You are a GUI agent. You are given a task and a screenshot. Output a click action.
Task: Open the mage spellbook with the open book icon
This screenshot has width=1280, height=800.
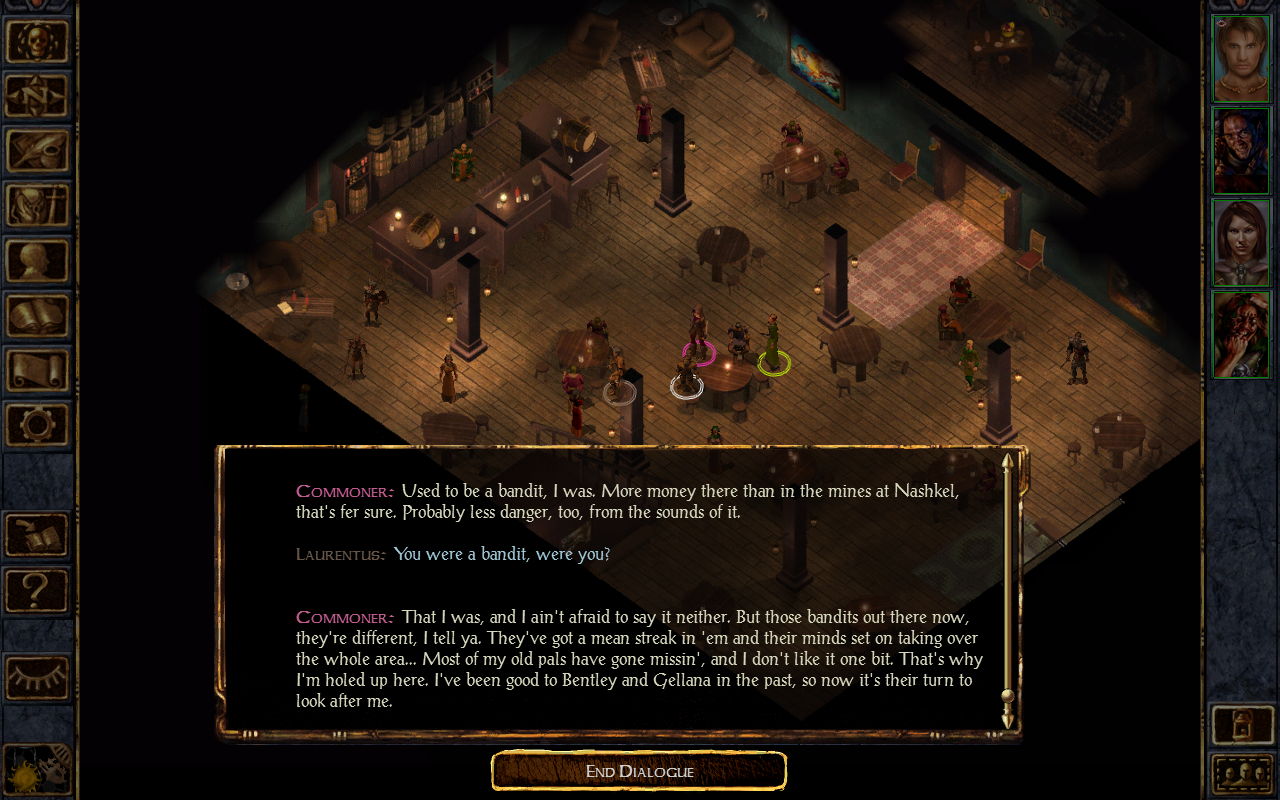pos(38,315)
